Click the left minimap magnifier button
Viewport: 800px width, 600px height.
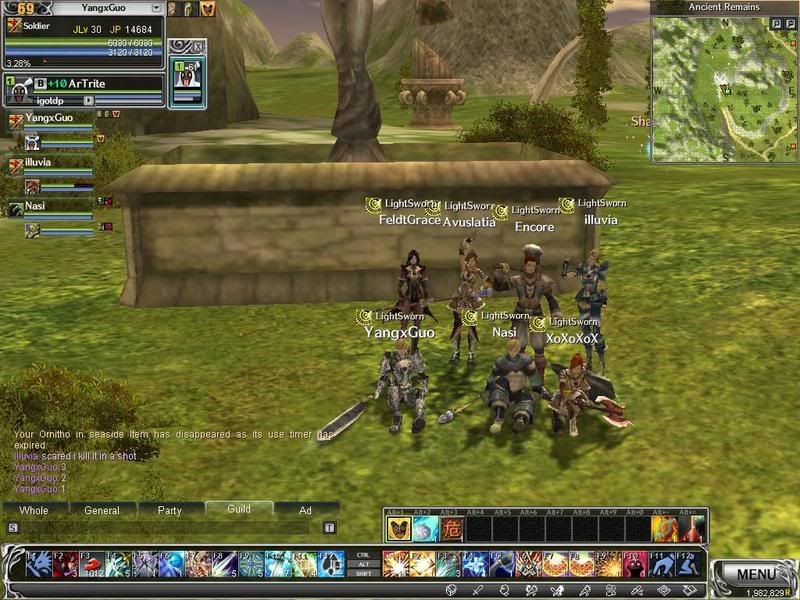click(x=775, y=23)
